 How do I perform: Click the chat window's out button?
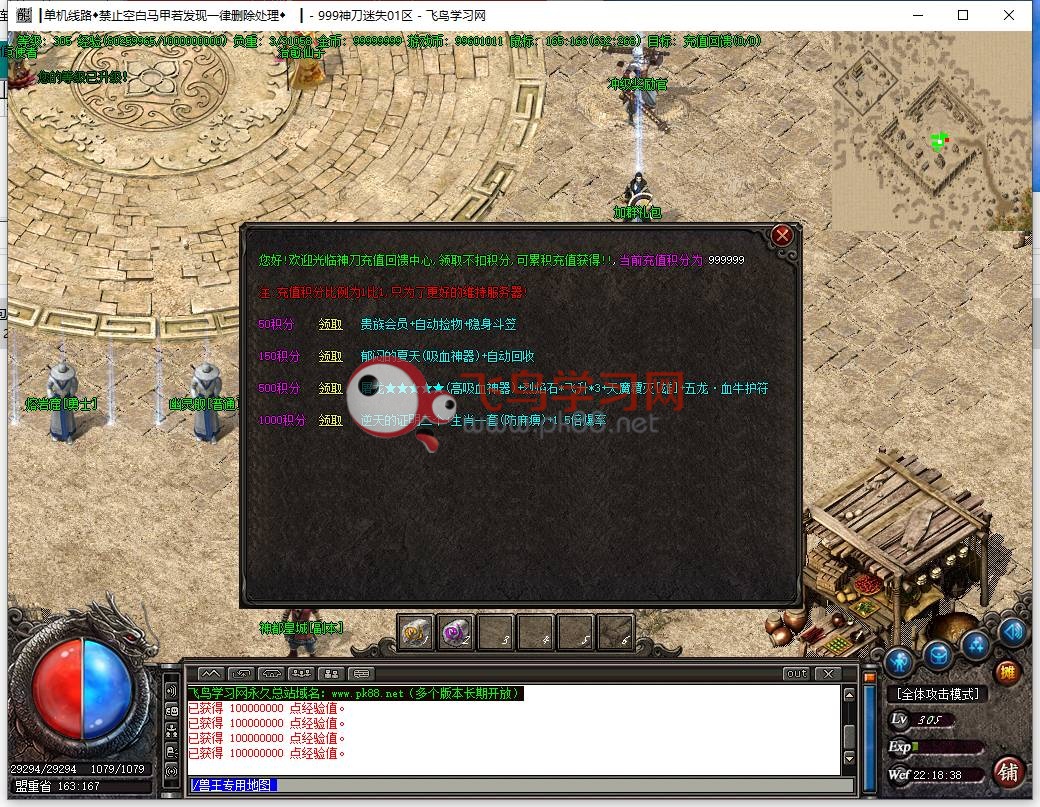(796, 674)
